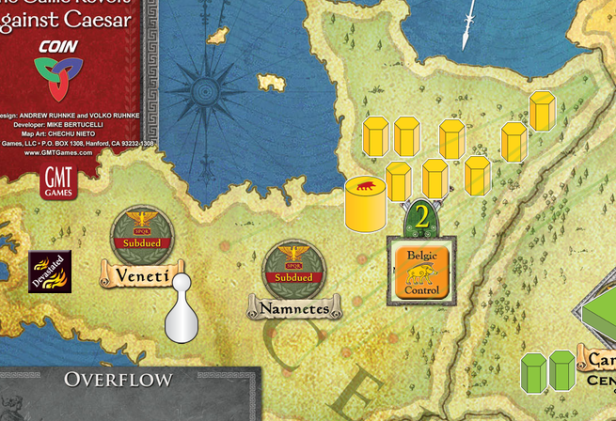The image size is (616, 421).
Task: Pick the Devastated flame marker
Action: coord(49,271)
